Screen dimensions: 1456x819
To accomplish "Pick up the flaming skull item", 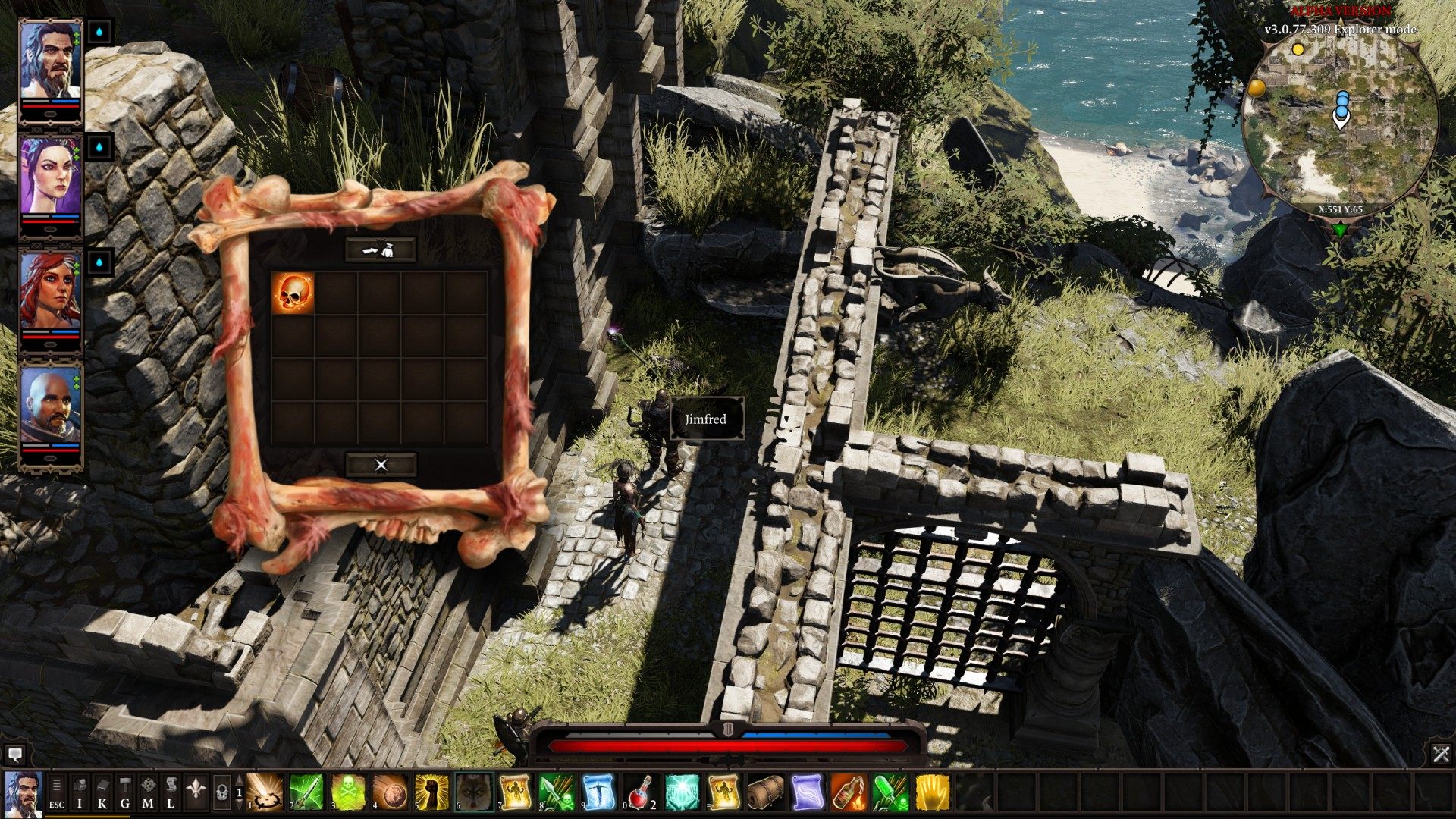I will (293, 293).
